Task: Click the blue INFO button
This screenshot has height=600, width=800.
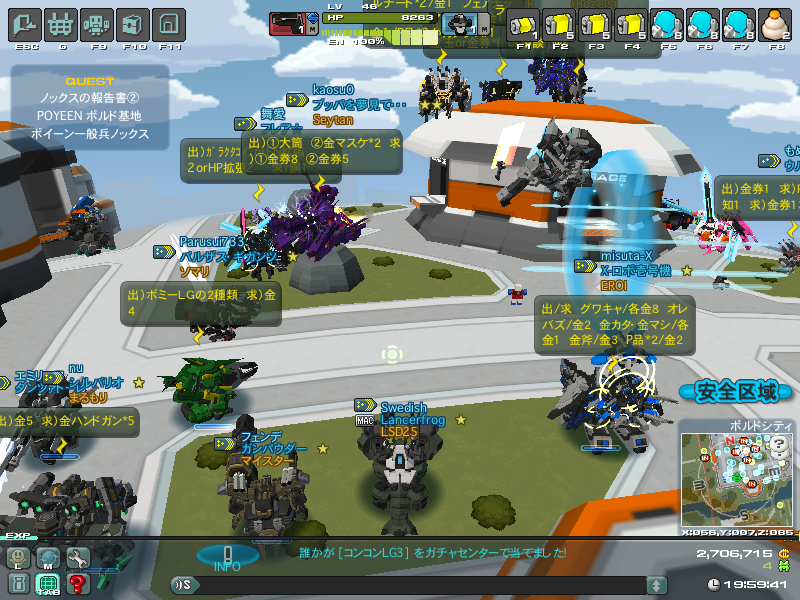Action: [227, 556]
